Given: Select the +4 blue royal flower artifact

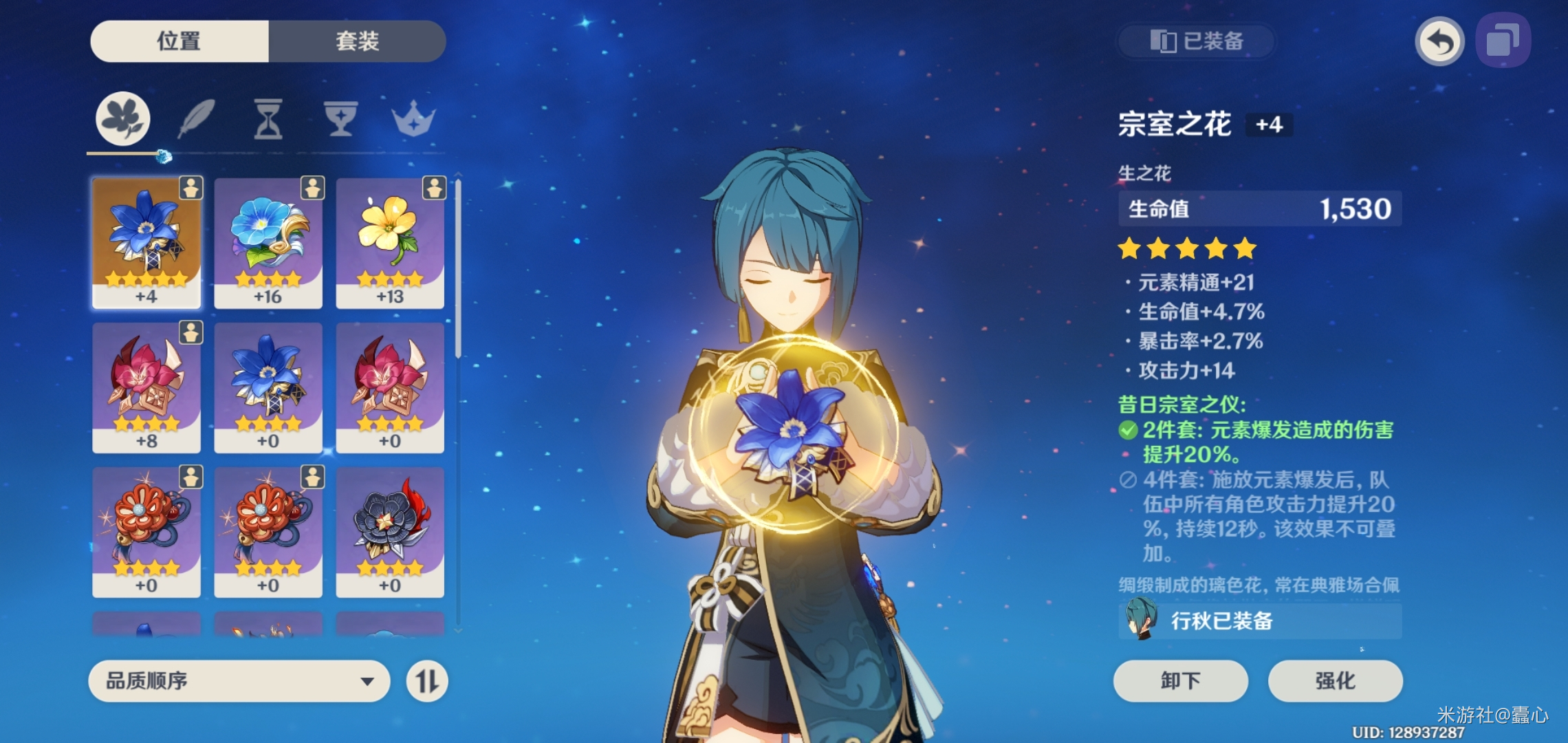Looking at the screenshot, I should click(x=146, y=242).
